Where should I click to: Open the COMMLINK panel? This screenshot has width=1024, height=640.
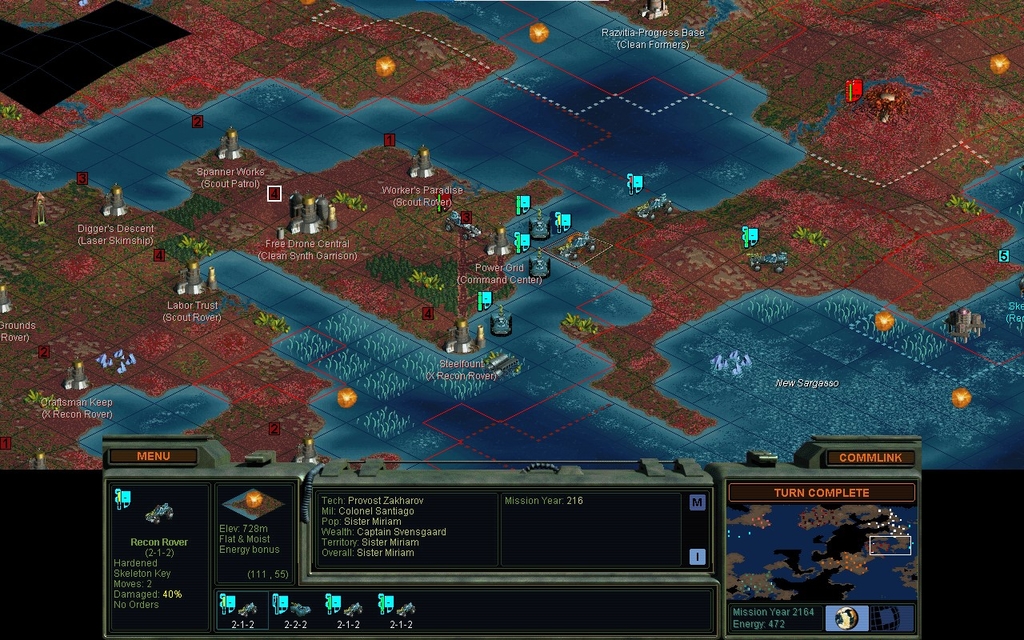coord(869,458)
